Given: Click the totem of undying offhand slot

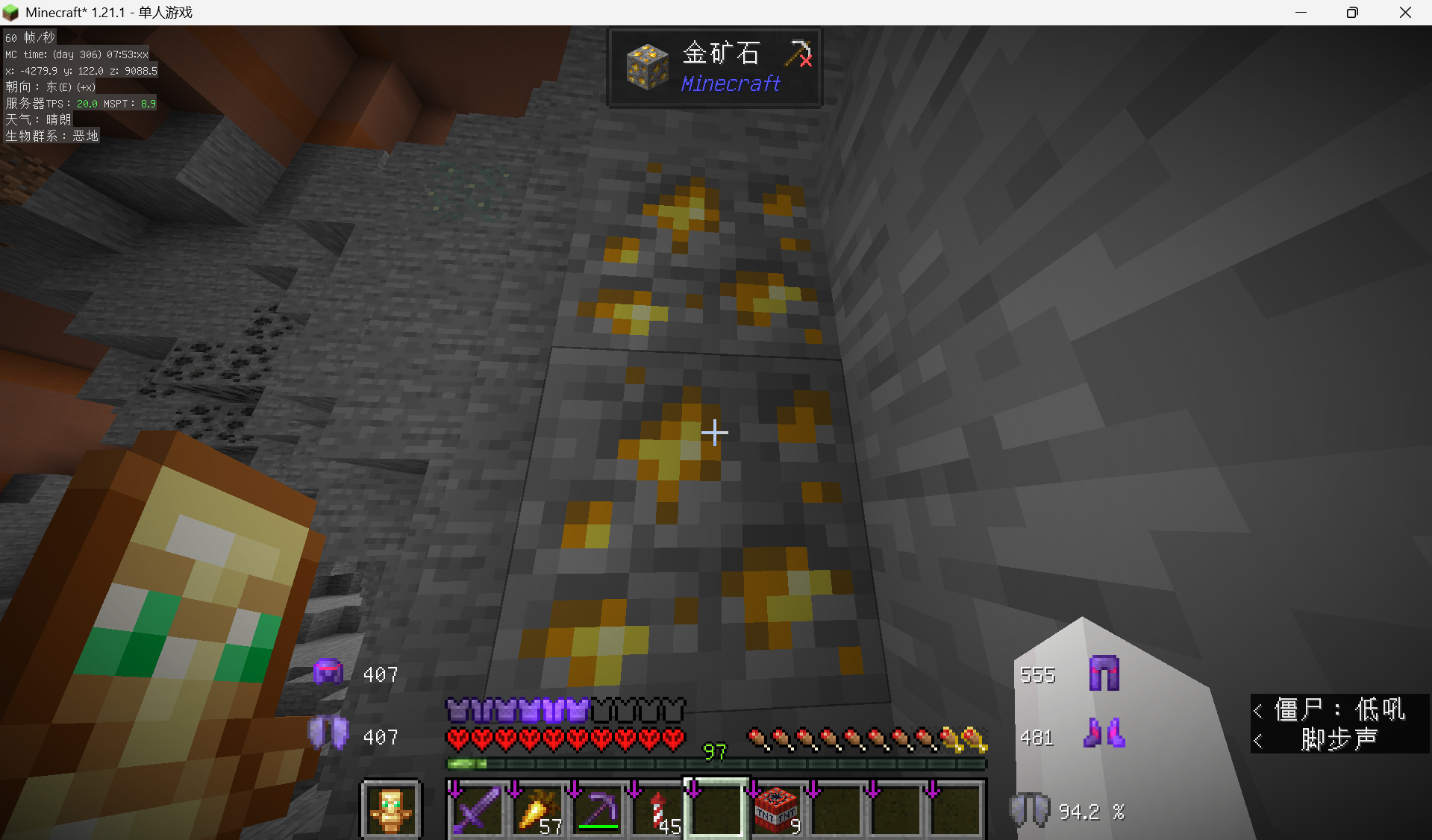Looking at the screenshot, I should [391, 809].
